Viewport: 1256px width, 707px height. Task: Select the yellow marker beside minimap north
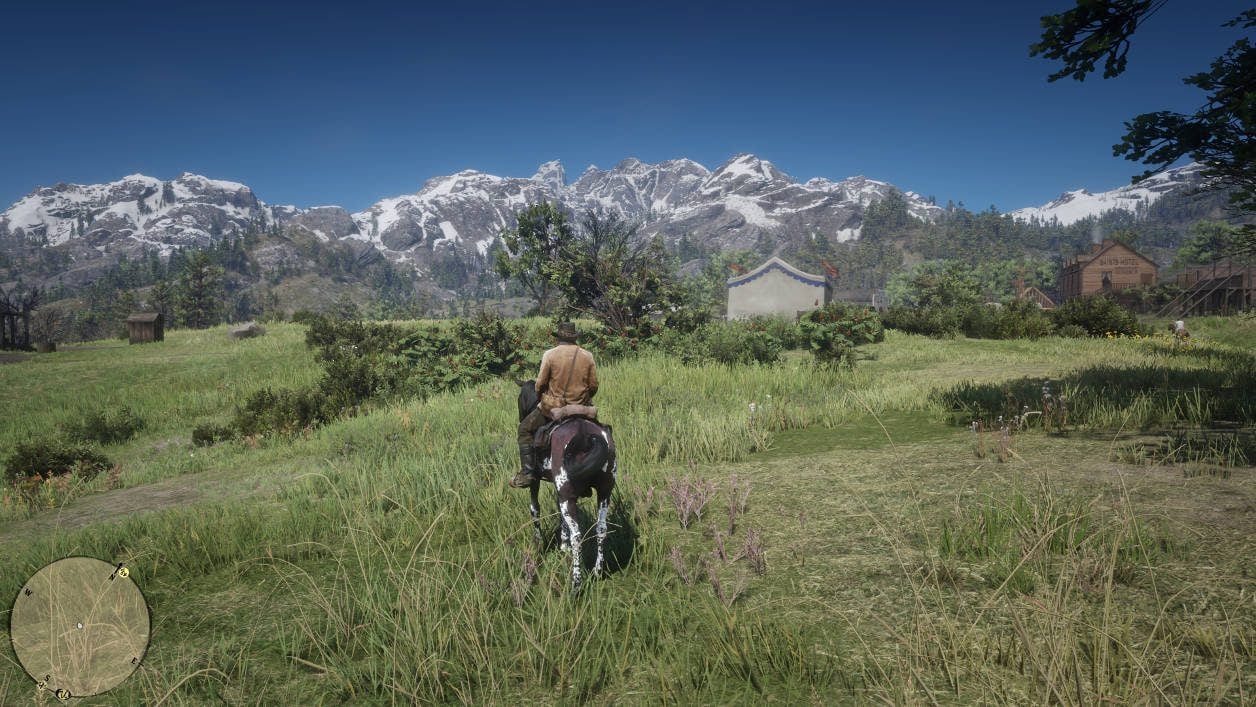[121, 572]
